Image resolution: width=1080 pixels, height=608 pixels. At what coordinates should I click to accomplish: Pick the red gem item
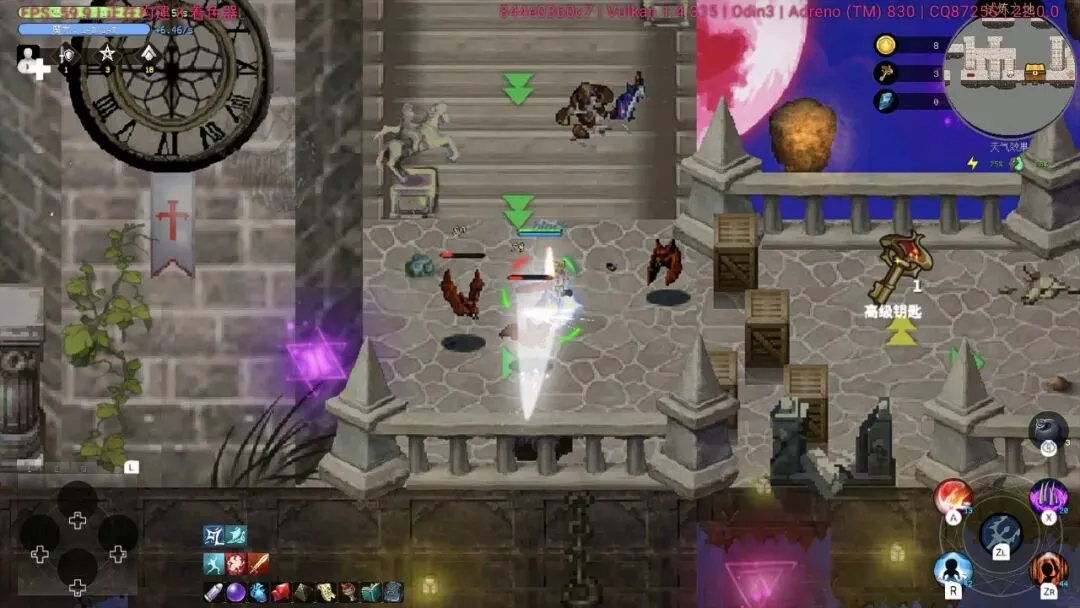point(280,592)
